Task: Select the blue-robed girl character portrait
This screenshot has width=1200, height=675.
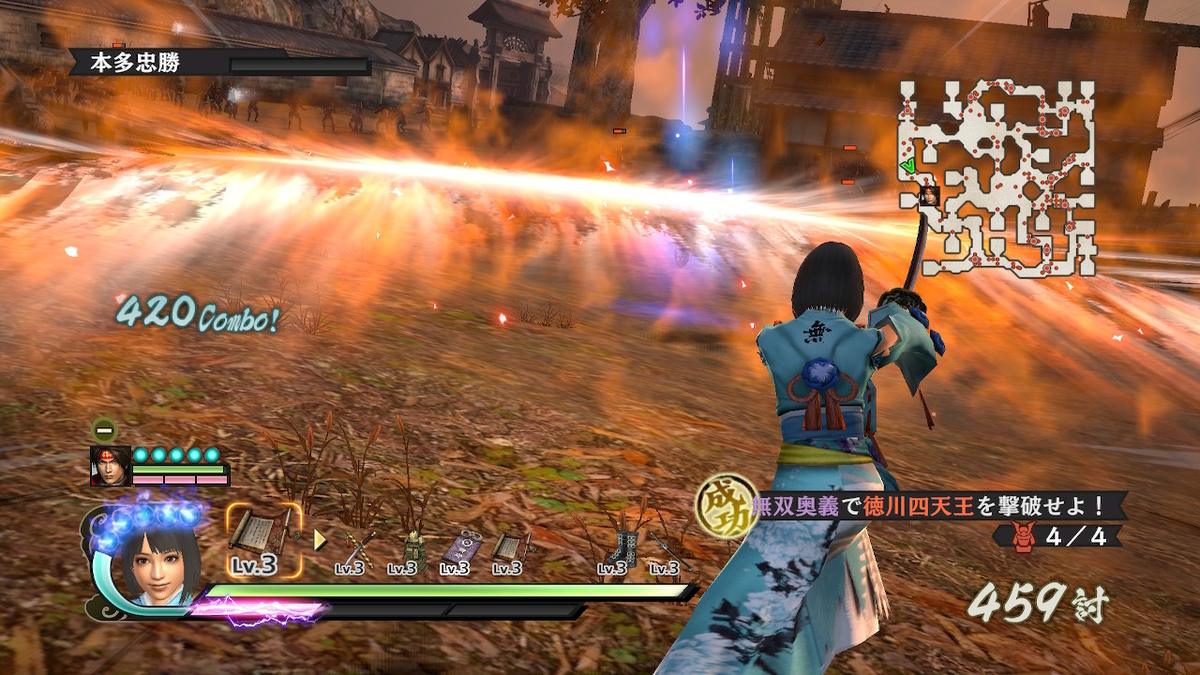Action: click(x=160, y=562)
